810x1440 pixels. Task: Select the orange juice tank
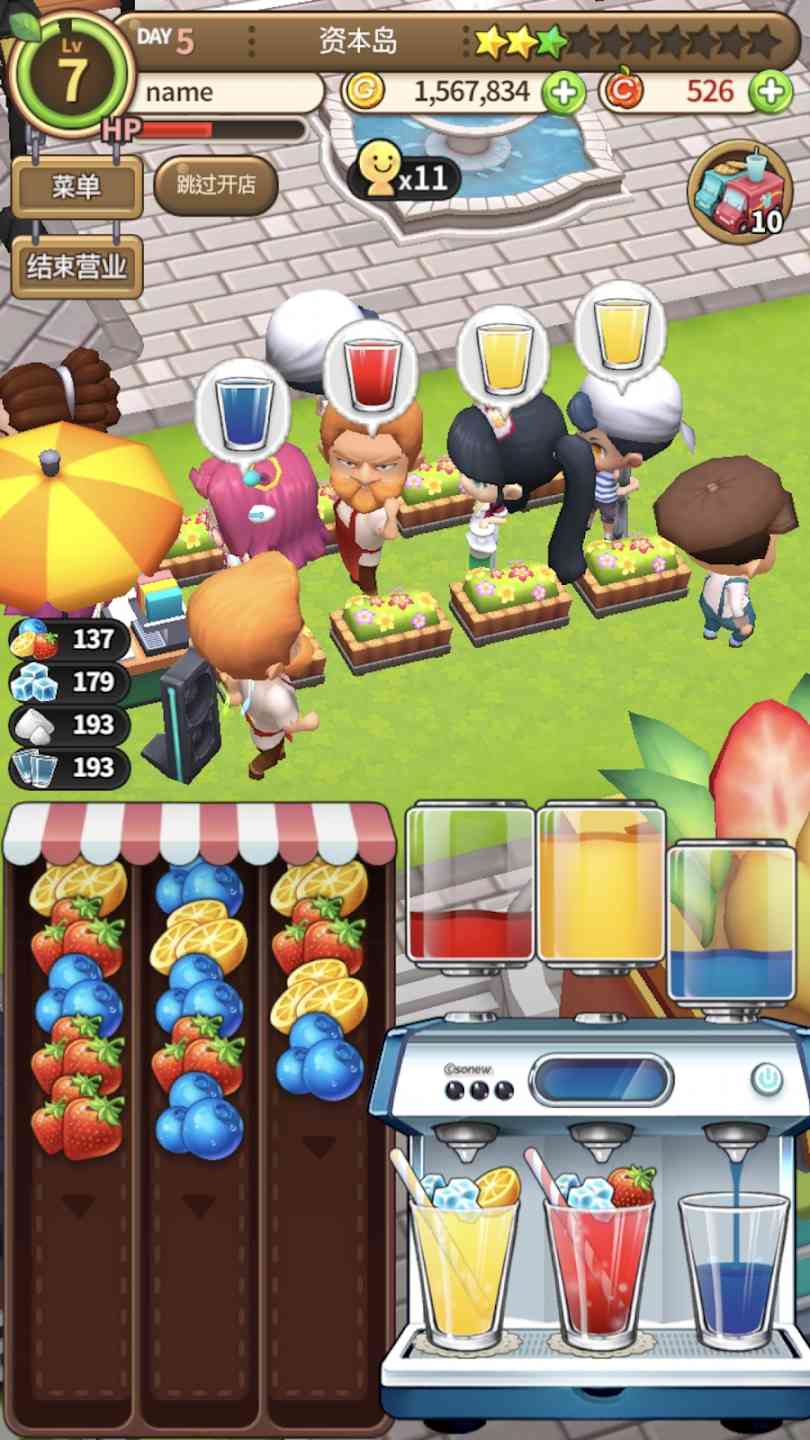point(601,885)
